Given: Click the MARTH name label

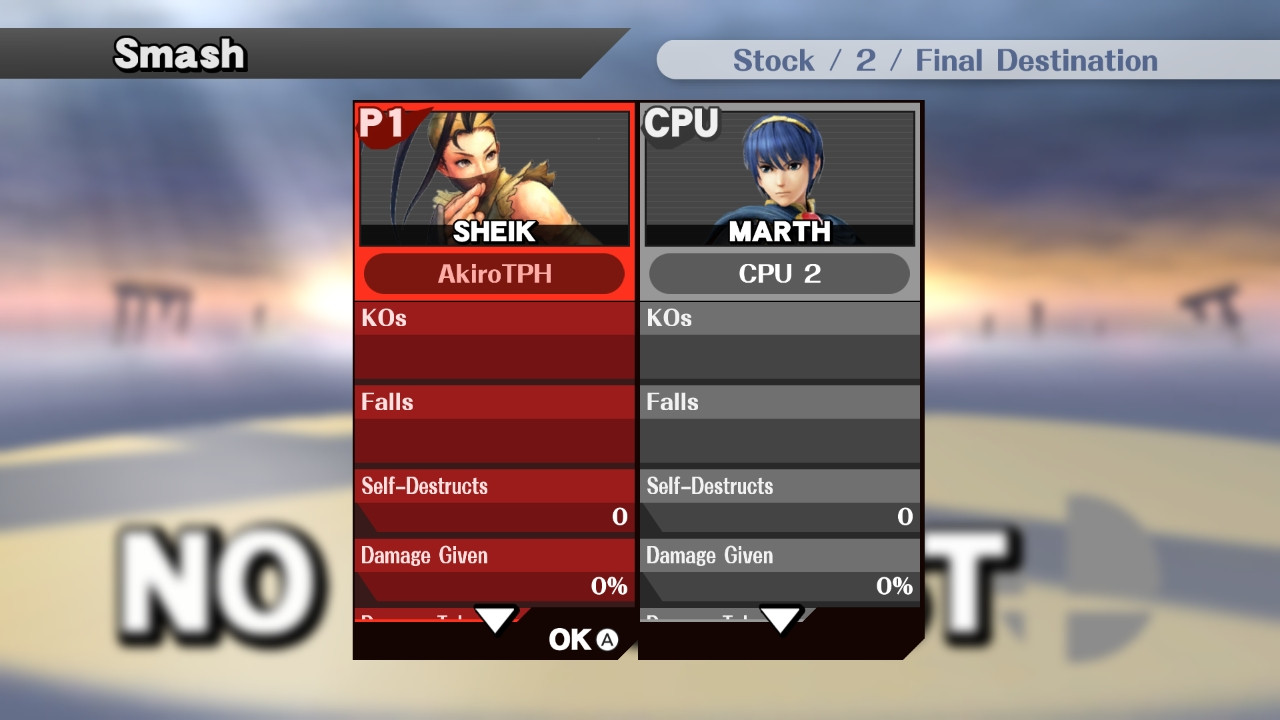Looking at the screenshot, I should [780, 233].
